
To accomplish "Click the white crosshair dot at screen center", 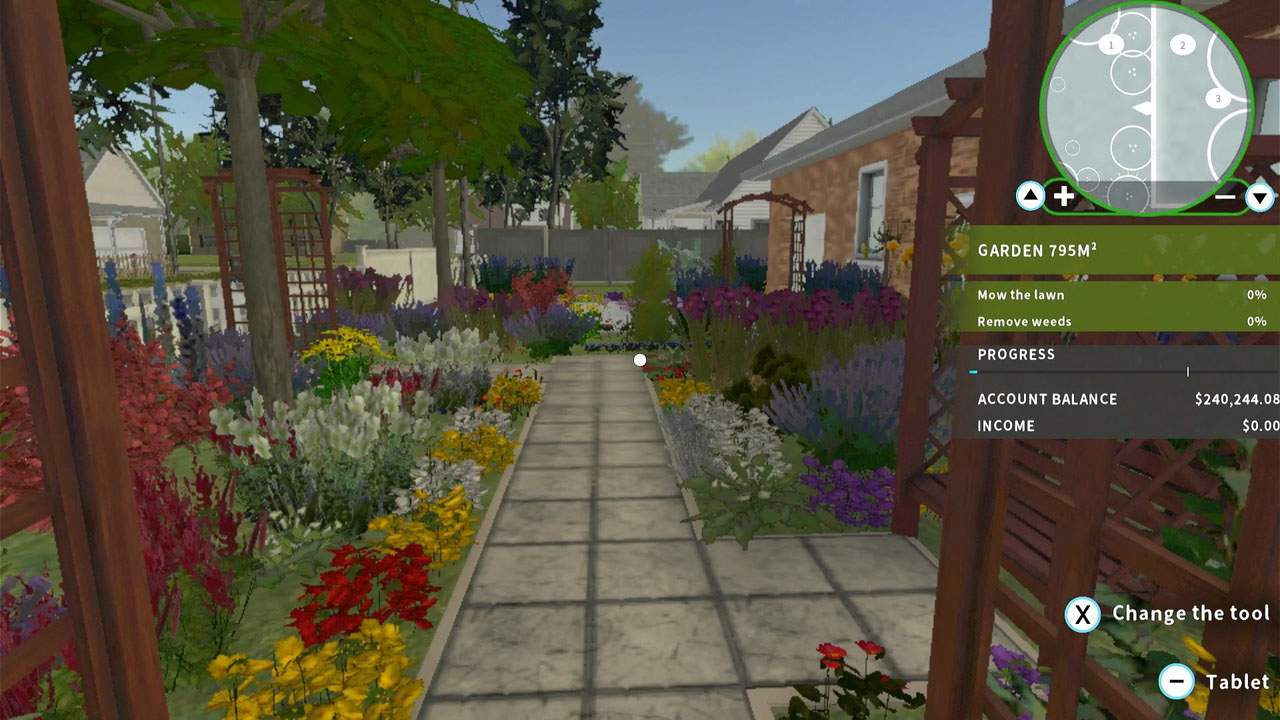I will coord(640,360).
